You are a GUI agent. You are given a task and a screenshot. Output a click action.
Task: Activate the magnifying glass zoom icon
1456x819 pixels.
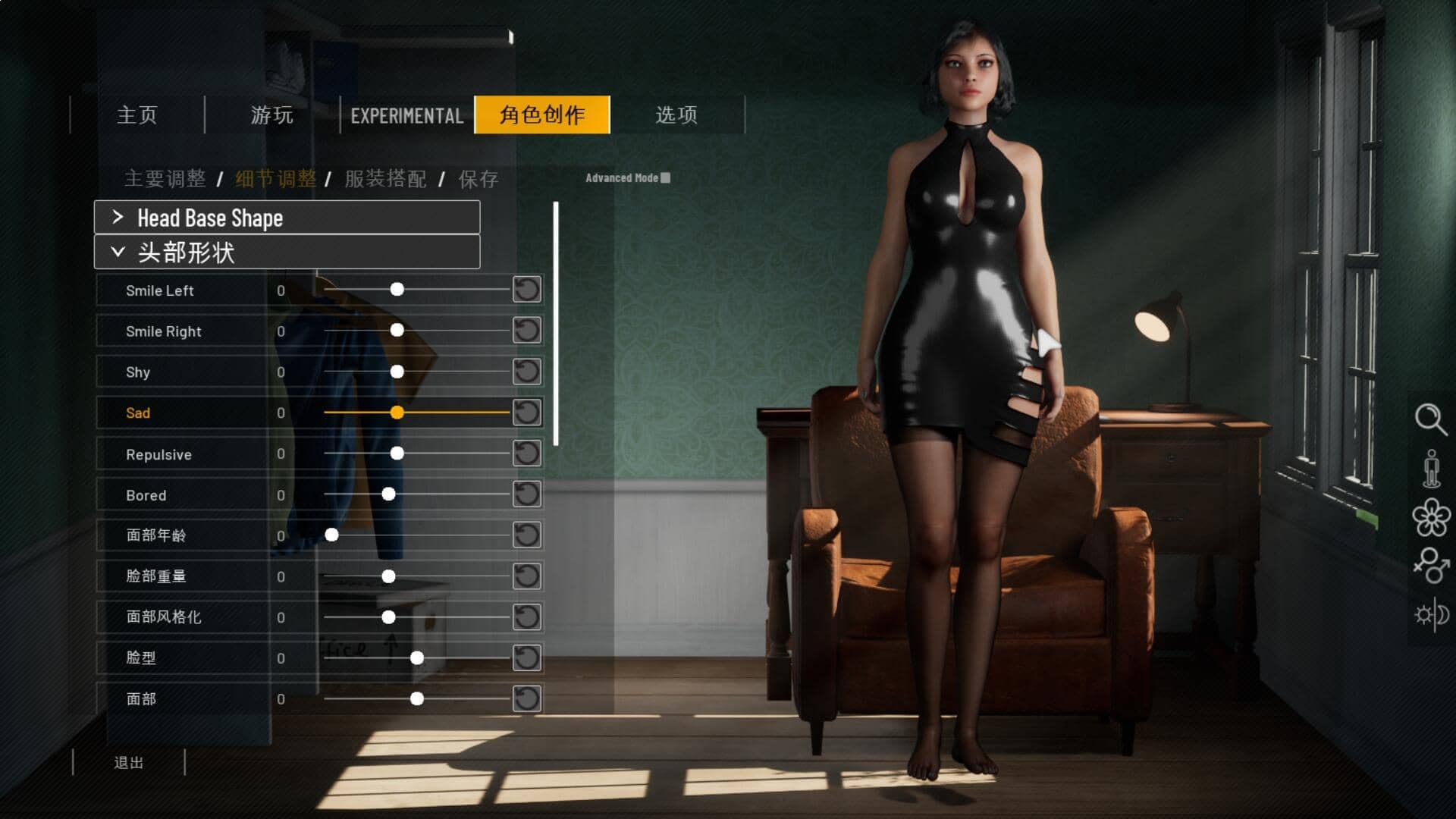[1431, 419]
